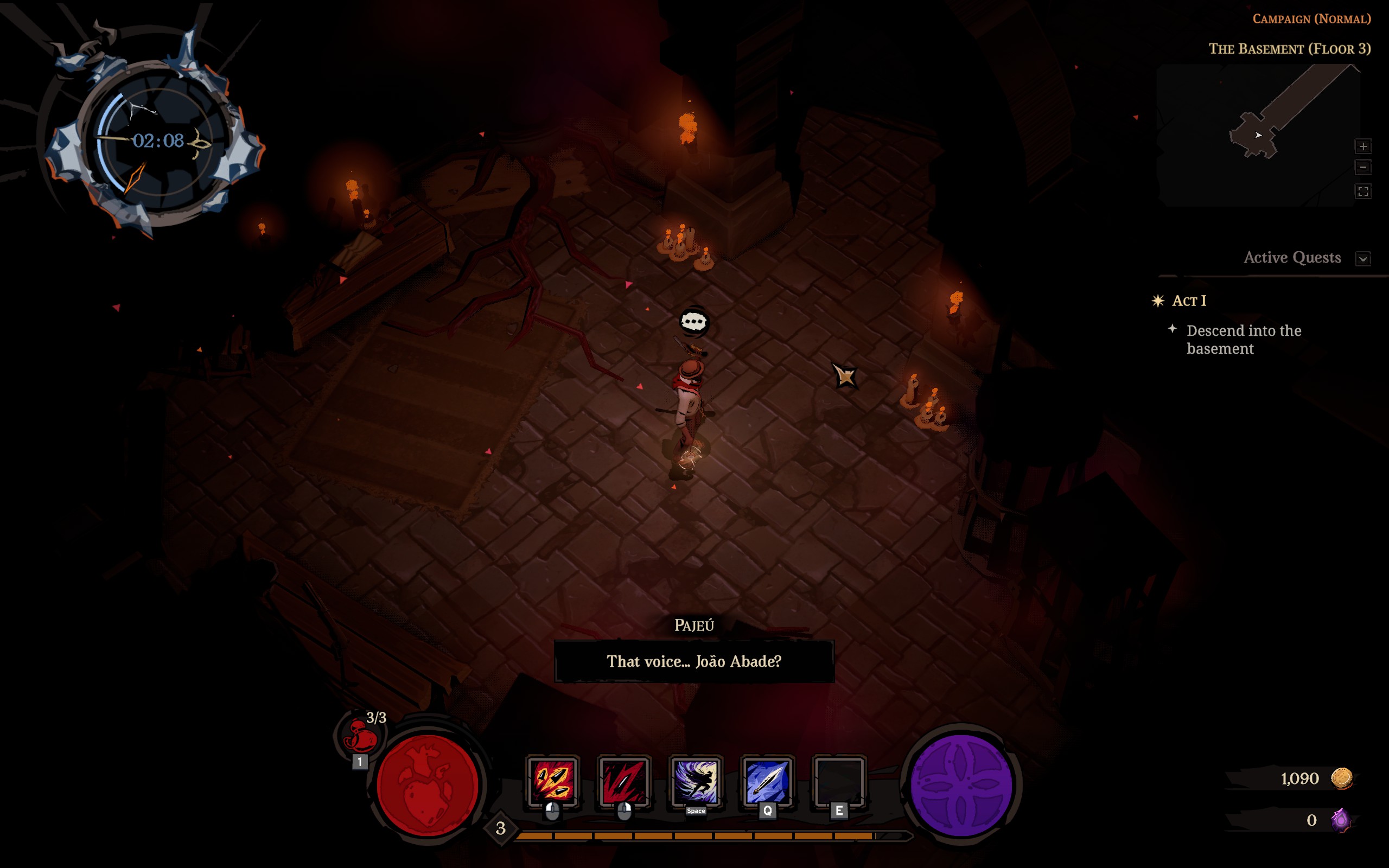Use the red slash attack ability
1389x868 pixels.
pyautogui.click(x=624, y=781)
